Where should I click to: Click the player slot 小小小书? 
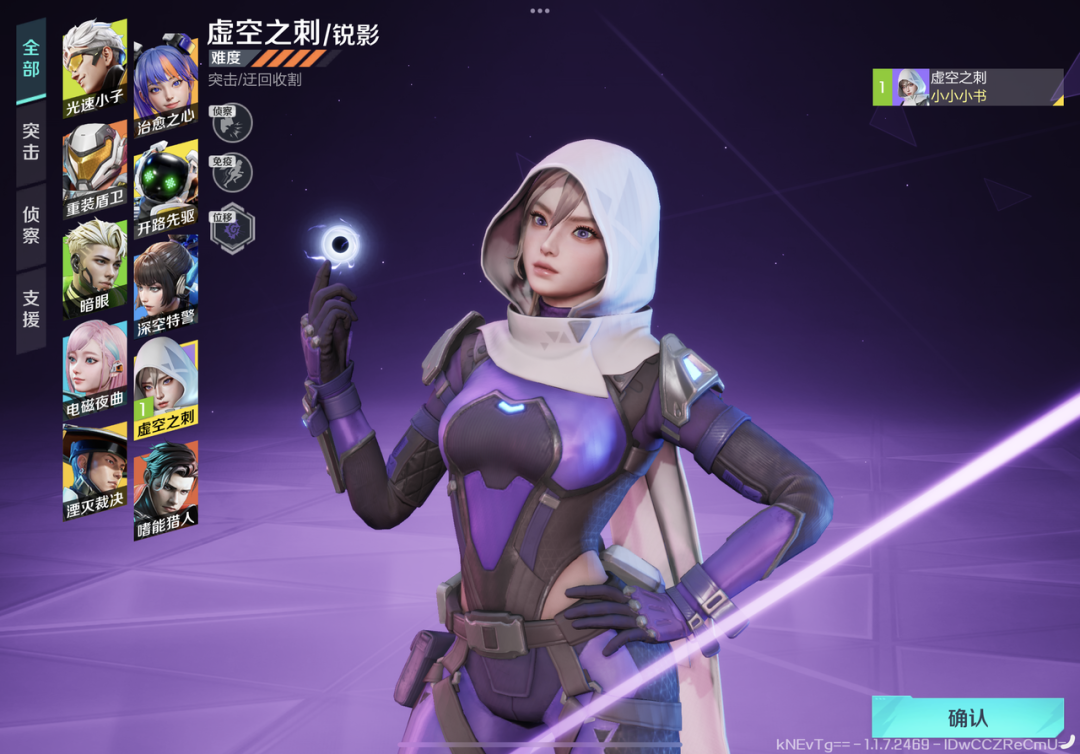point(967,87)
